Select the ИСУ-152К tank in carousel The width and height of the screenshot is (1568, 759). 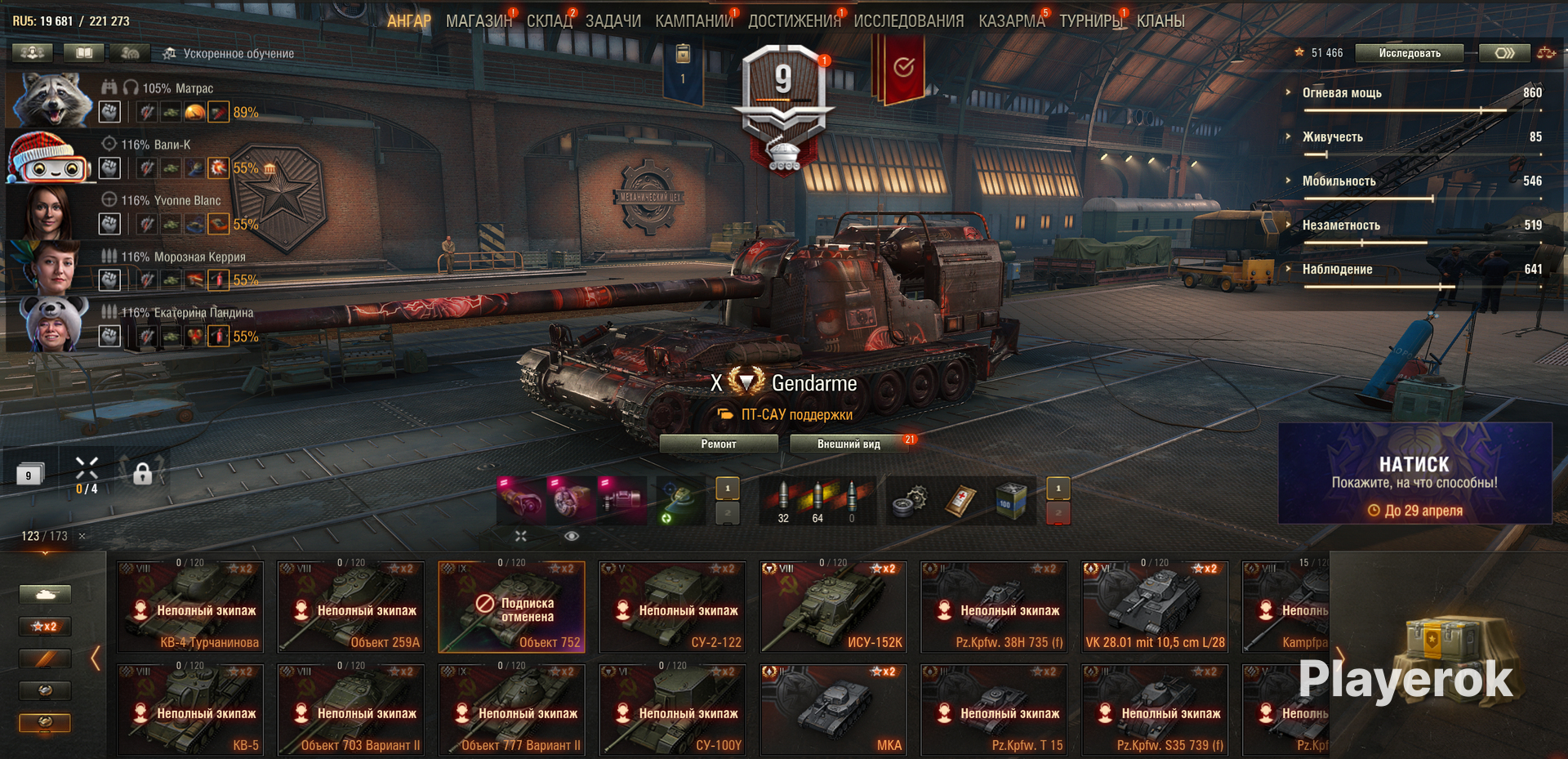831,606
